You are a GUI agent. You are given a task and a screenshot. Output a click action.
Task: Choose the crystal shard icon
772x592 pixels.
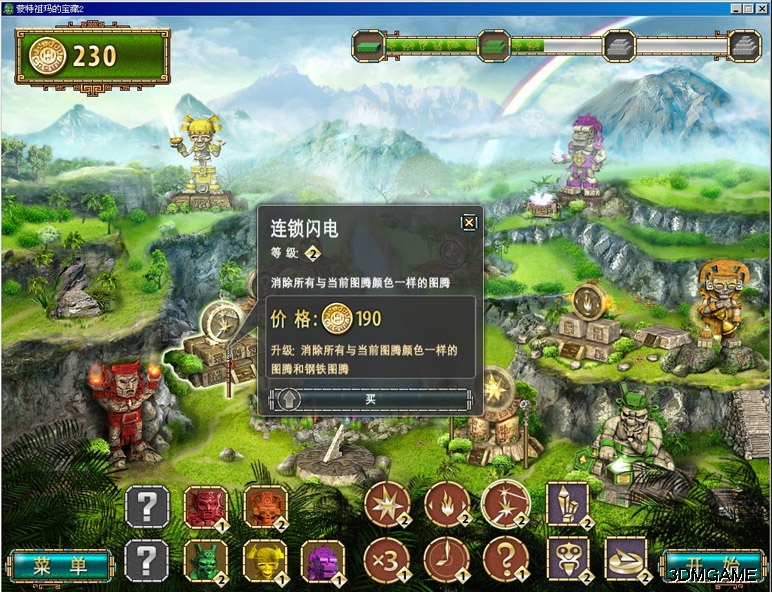click(x=567, y=505)
